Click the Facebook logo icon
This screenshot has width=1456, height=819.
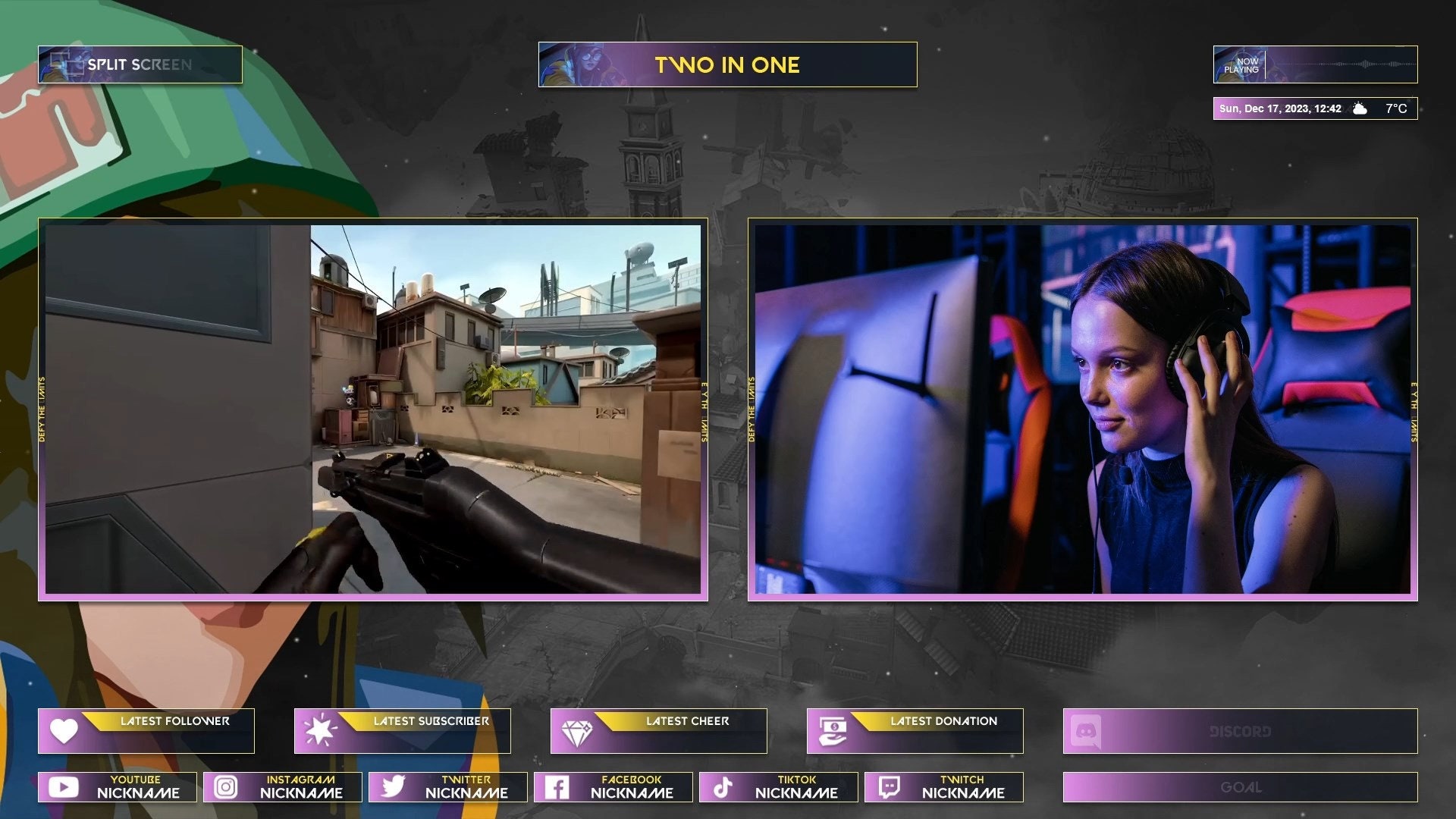click(x=559, y=786)
